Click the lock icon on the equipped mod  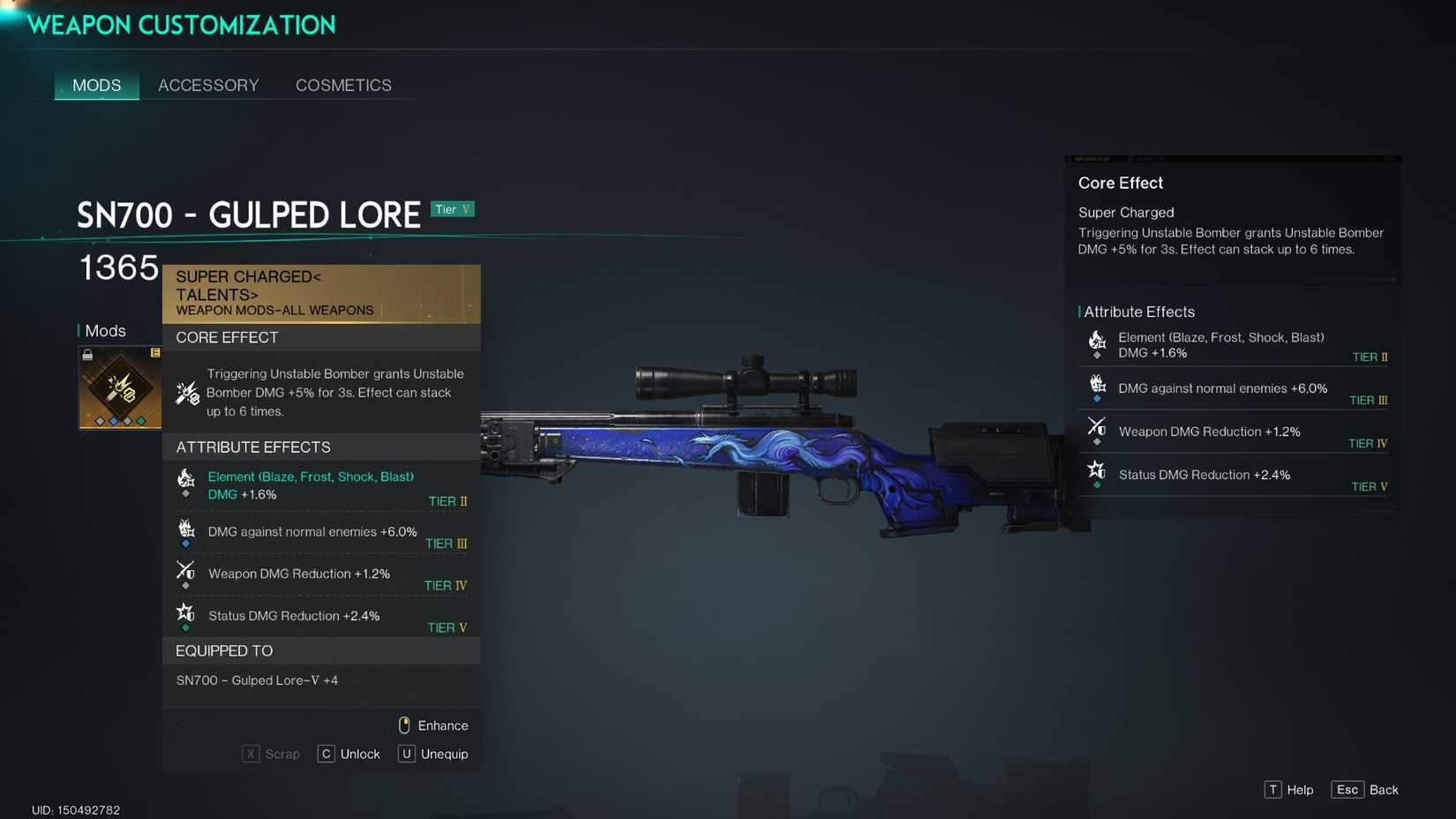tap(87, 355)
